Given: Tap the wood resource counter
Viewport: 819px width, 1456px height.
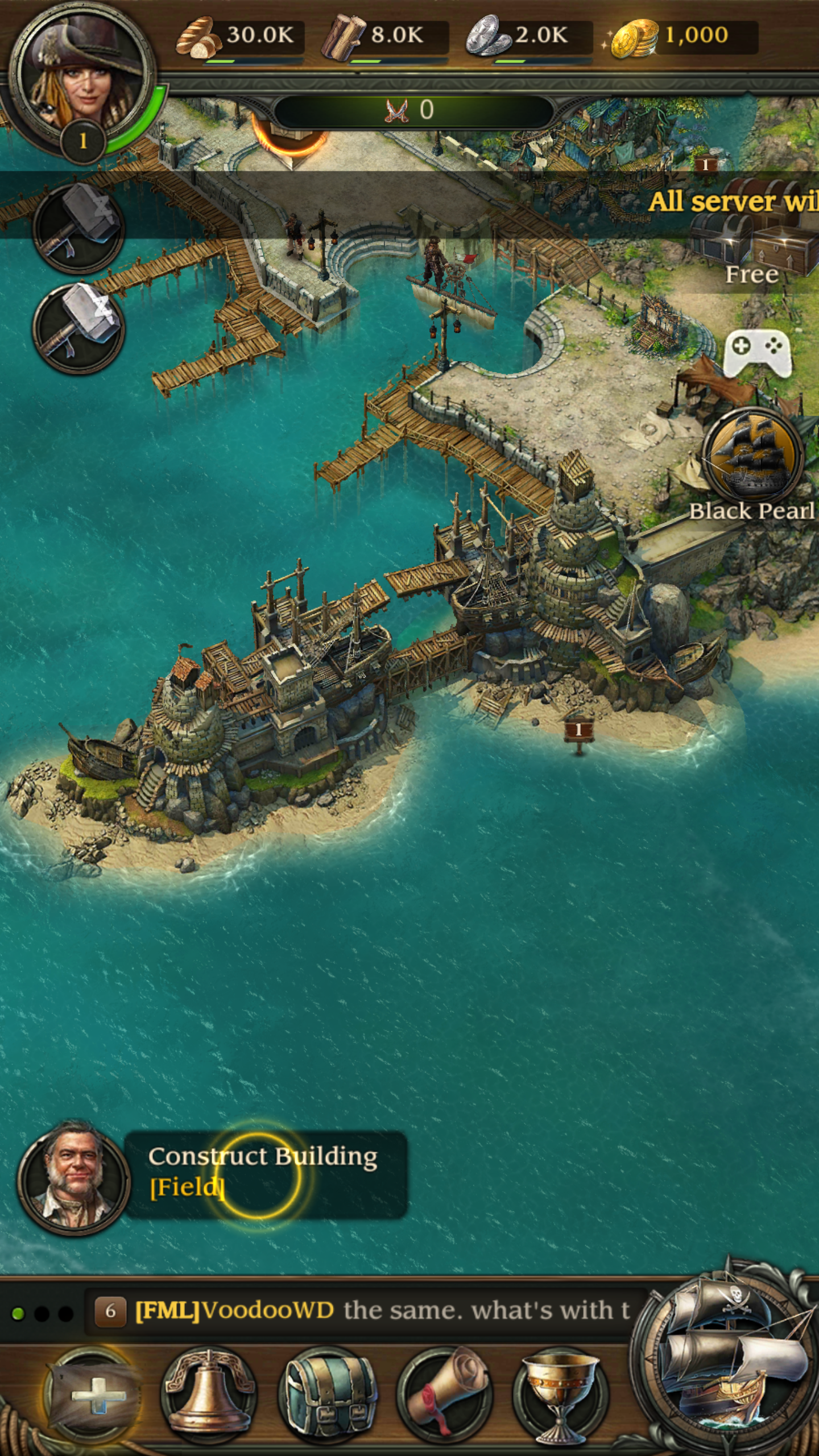Looking at the screenshot, I should point(384,38).
